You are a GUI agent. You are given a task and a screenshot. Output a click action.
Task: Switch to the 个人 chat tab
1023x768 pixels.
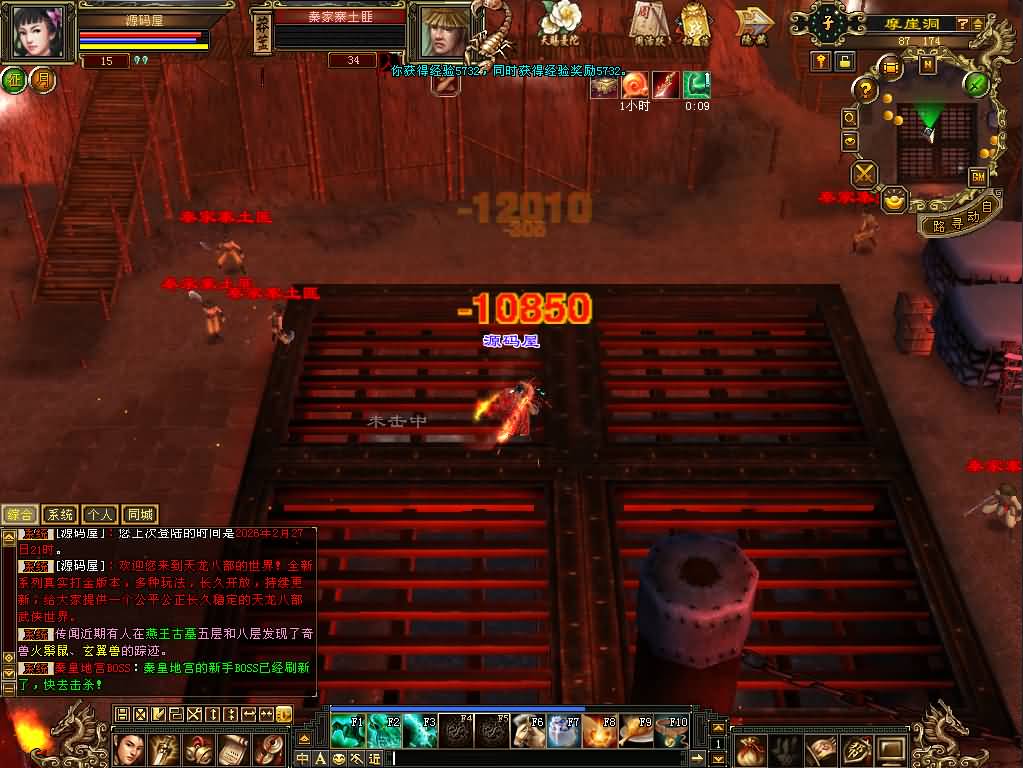pos(99,514)
